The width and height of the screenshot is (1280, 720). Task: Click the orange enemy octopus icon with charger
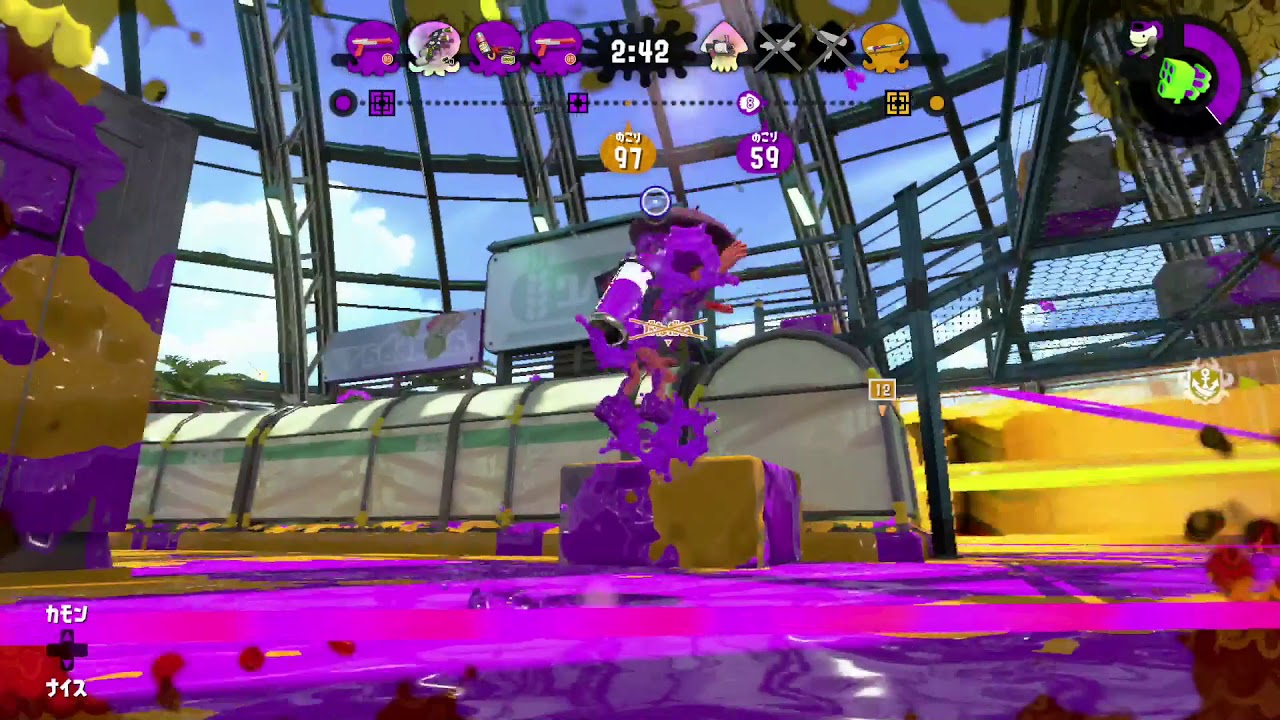click(885, 49)
